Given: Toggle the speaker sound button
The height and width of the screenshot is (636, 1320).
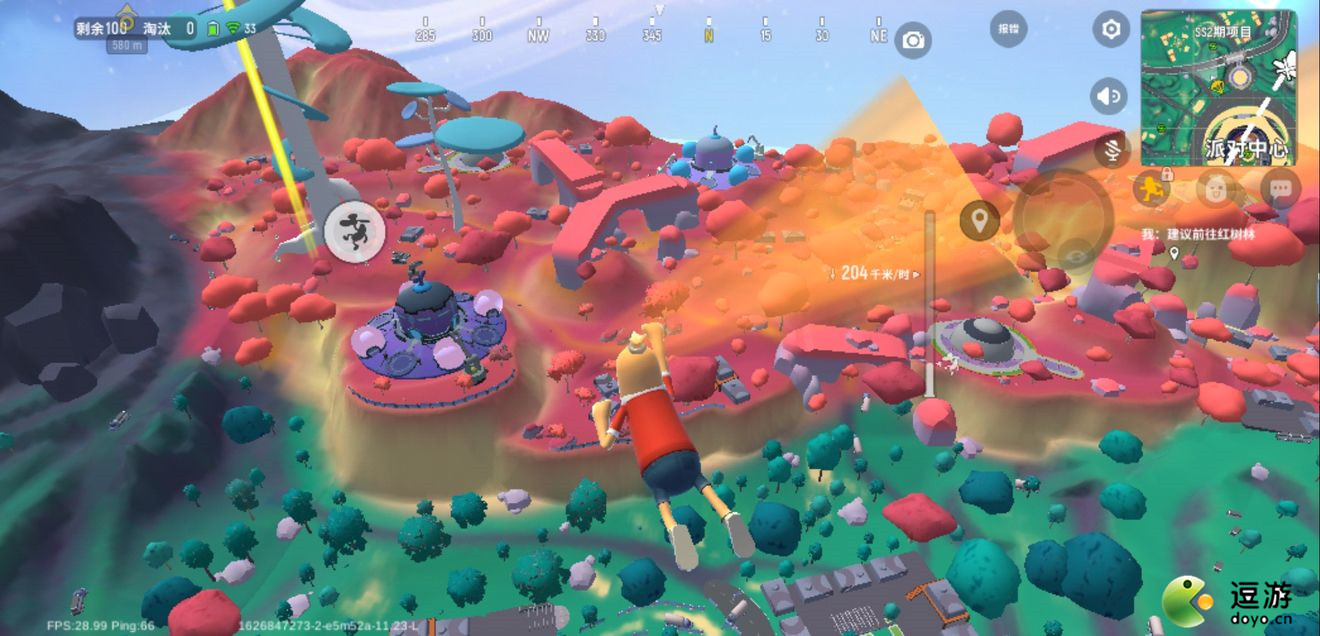Looking at the screenshot, I should click(x=1107, y=96).
